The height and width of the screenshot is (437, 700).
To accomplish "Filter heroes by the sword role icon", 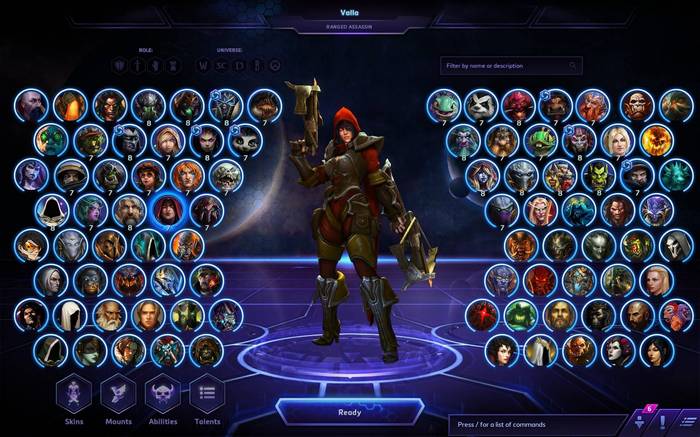I will [138, 66].
